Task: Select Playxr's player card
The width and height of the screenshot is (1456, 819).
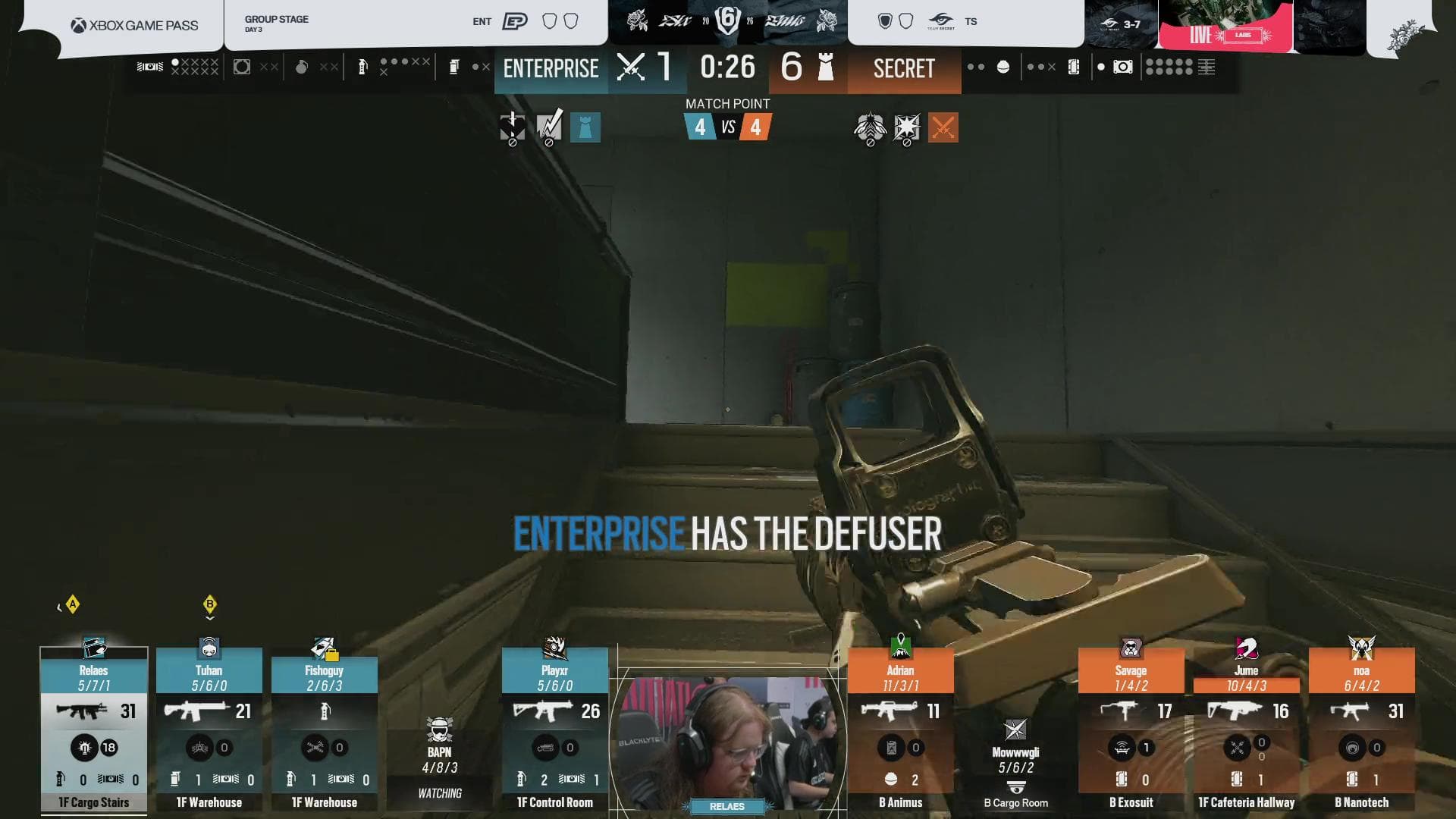Action: pyautogui.click(x=555, y=730)
